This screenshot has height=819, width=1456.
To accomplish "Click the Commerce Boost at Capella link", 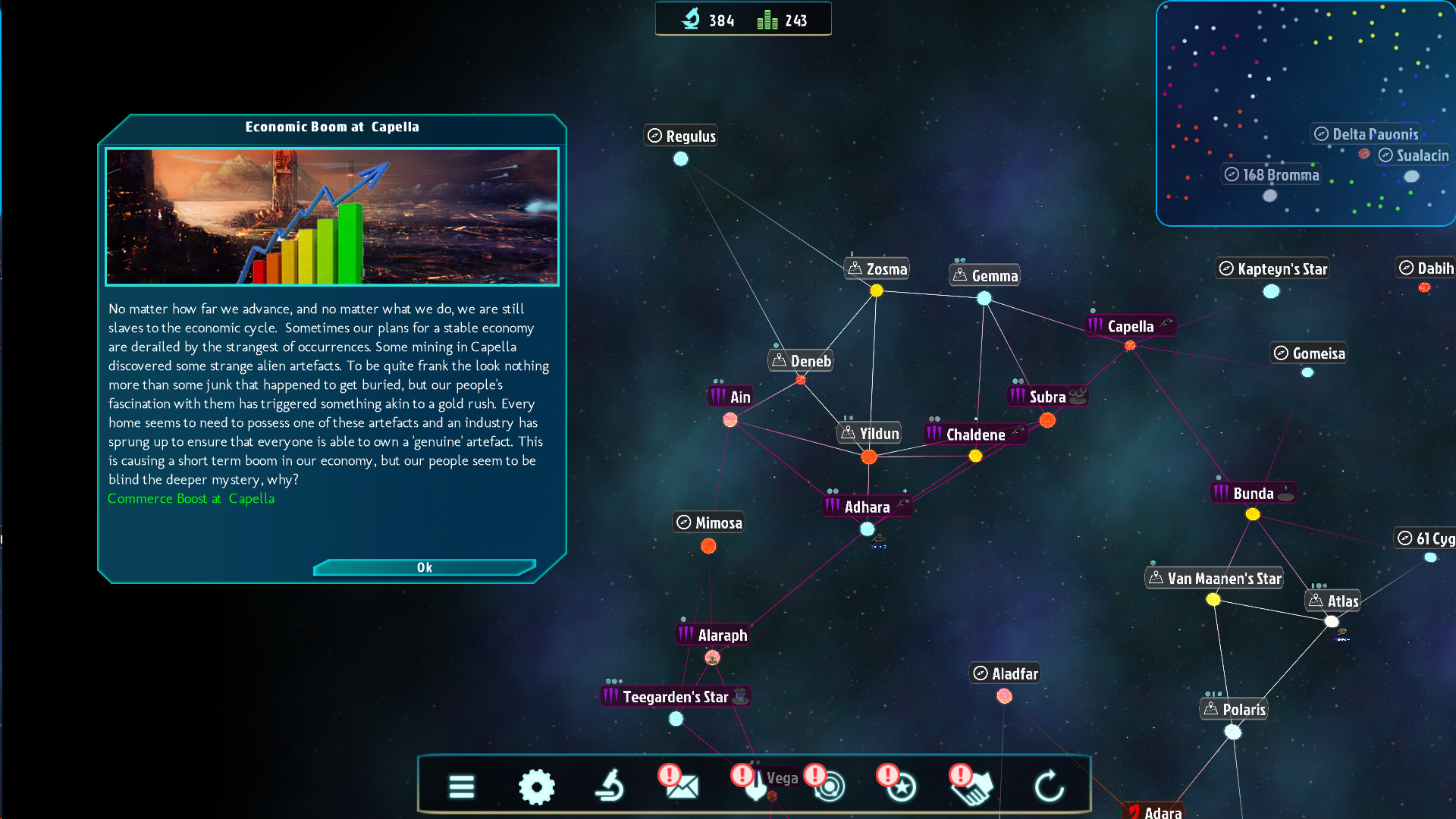I will [191, 498].
